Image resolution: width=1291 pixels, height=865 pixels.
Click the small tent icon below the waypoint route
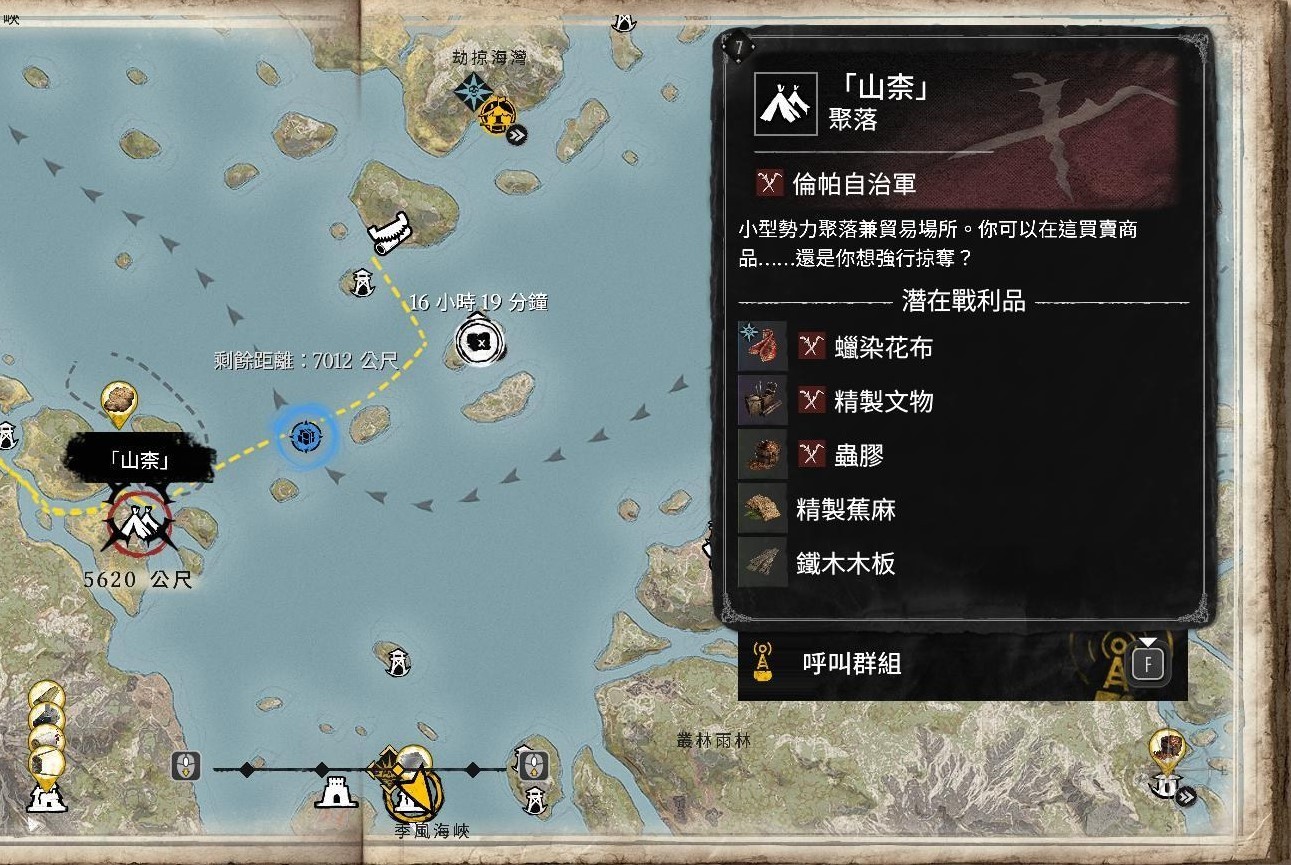(x=362, y=281)
